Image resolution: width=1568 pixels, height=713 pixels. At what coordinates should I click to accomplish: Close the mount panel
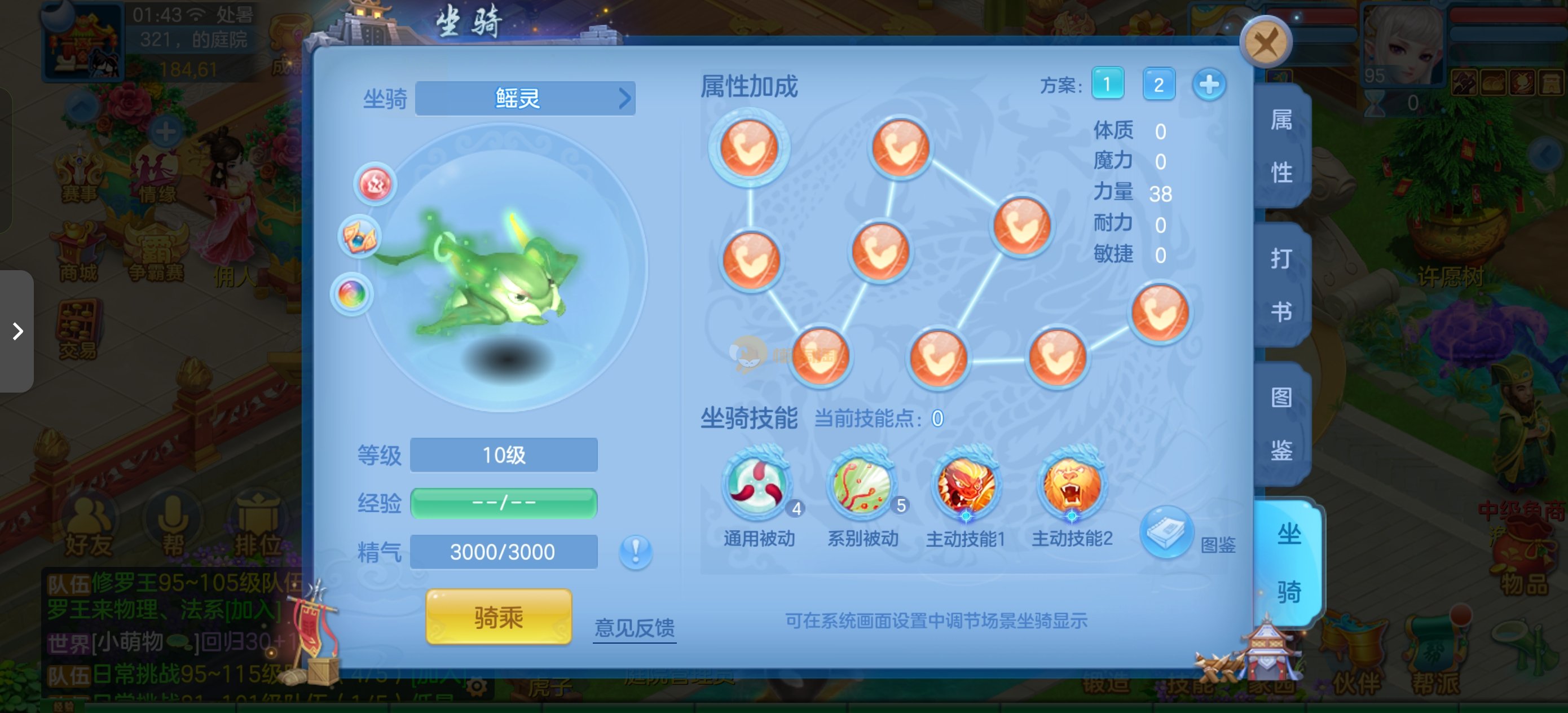[x=1266, y=43]
